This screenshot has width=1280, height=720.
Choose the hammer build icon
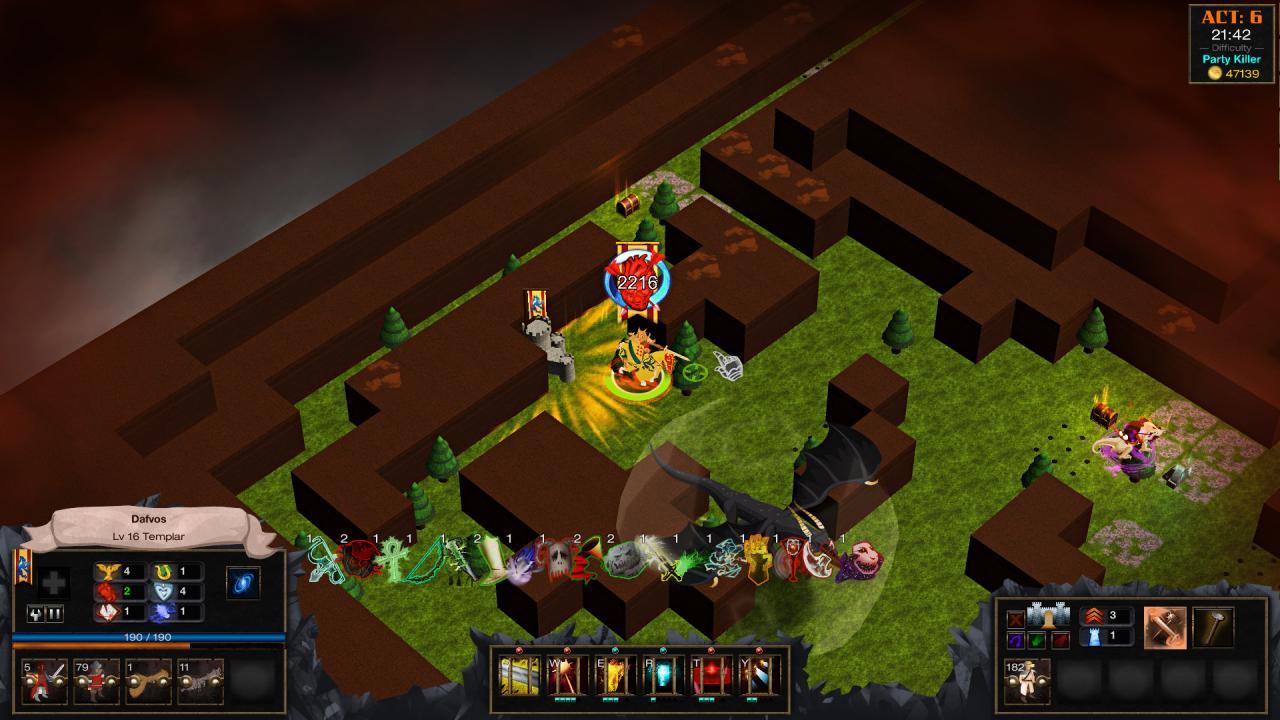(x=1212, y=627)
